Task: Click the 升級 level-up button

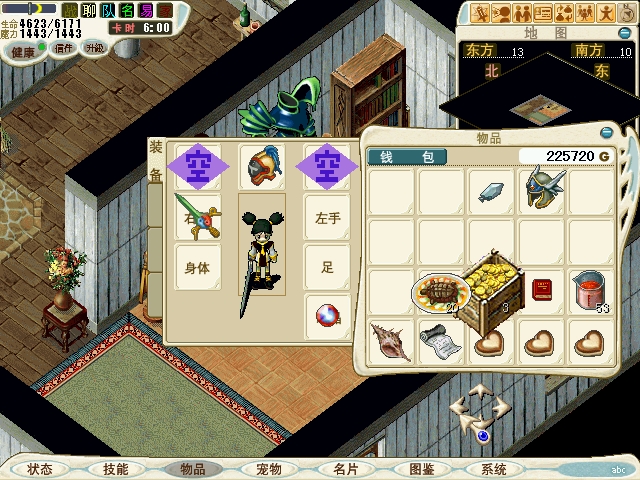Action: click(95, 48)
